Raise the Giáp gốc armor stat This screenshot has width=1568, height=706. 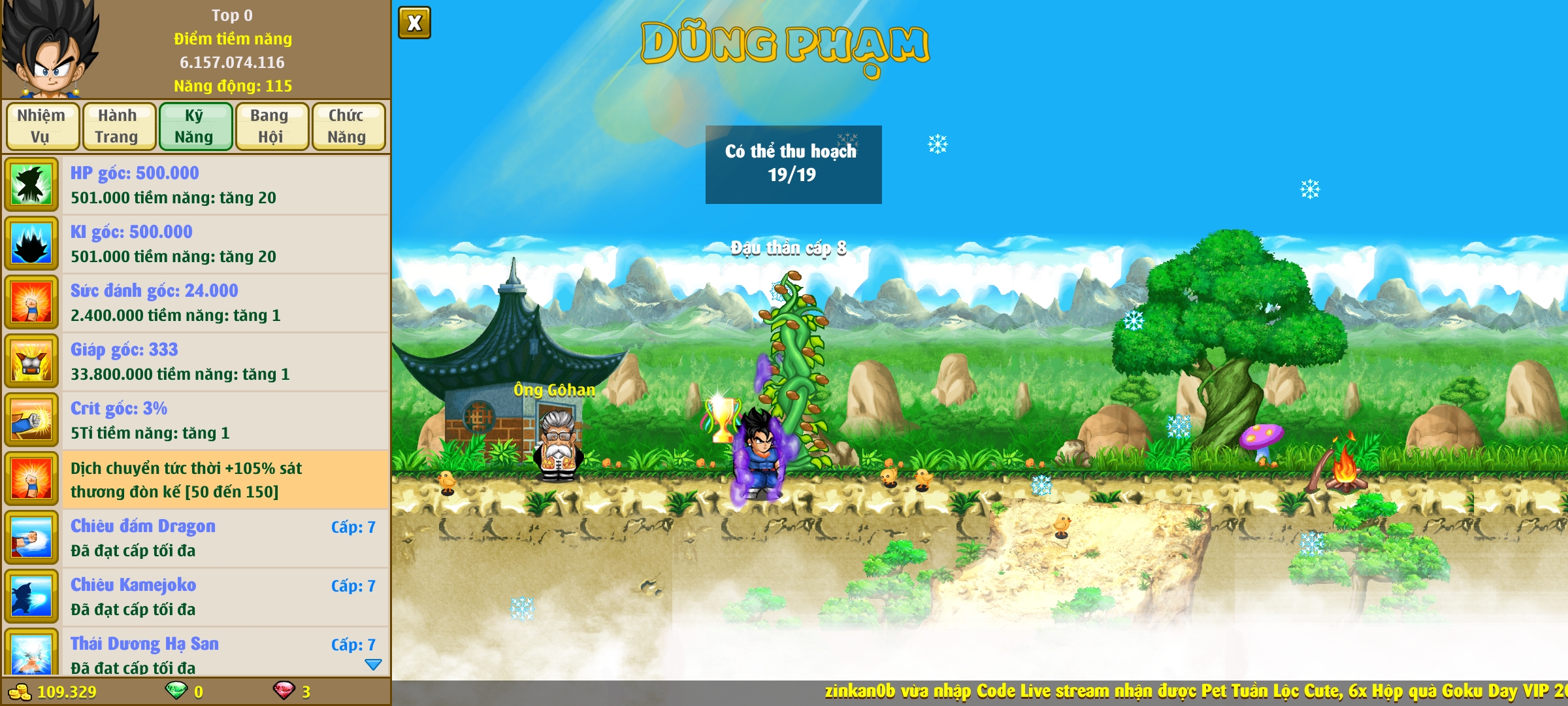coord(196,361)
